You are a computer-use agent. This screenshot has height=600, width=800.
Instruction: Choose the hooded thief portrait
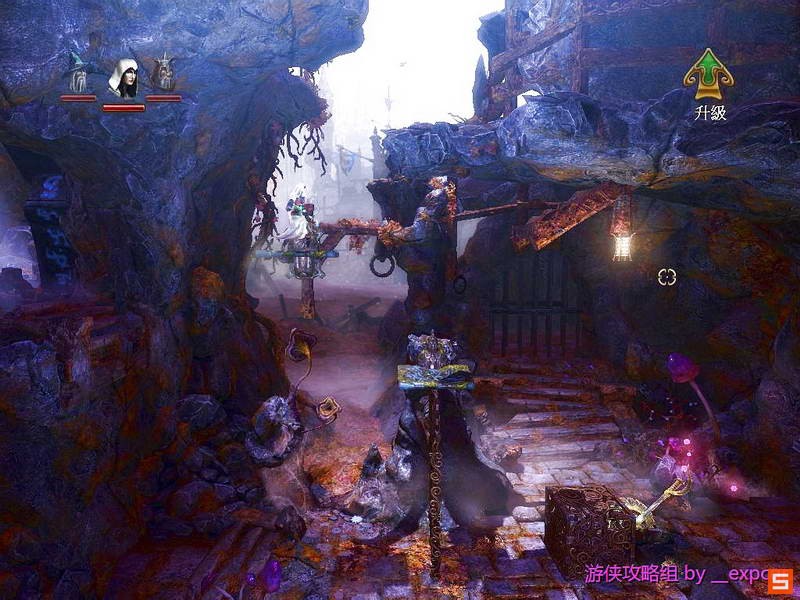123,77
